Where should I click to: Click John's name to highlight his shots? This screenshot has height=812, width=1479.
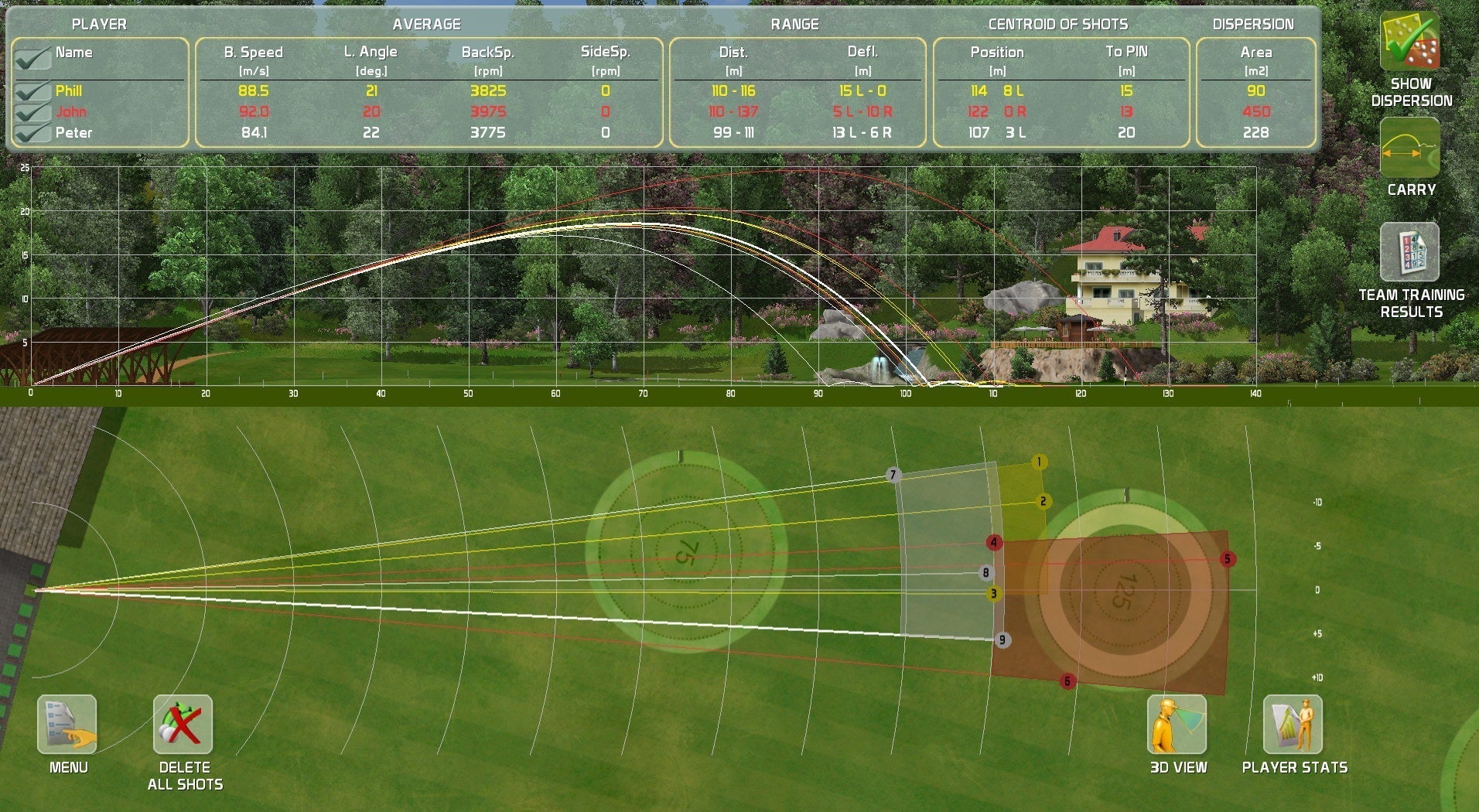point(70,111)
